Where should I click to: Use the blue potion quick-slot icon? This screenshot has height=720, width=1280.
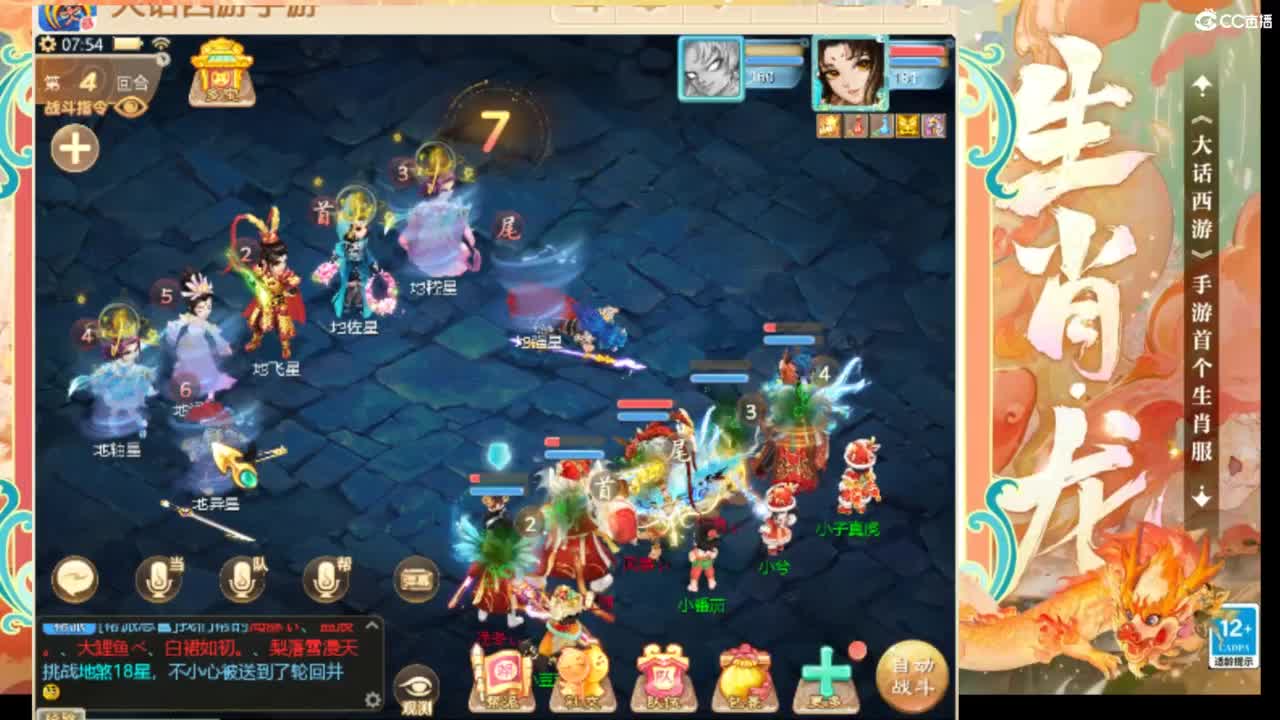884,124
